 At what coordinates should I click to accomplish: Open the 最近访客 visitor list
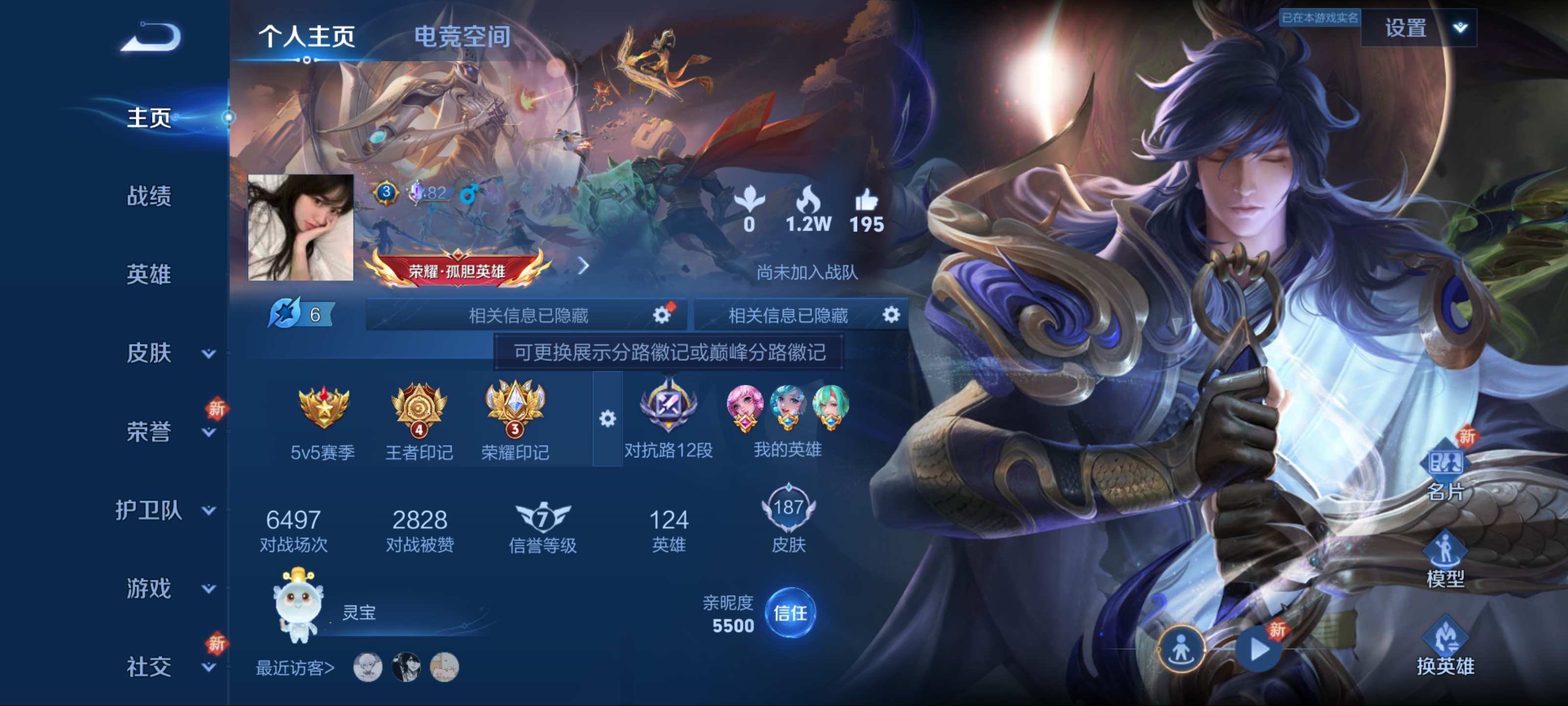pos(295,668)
